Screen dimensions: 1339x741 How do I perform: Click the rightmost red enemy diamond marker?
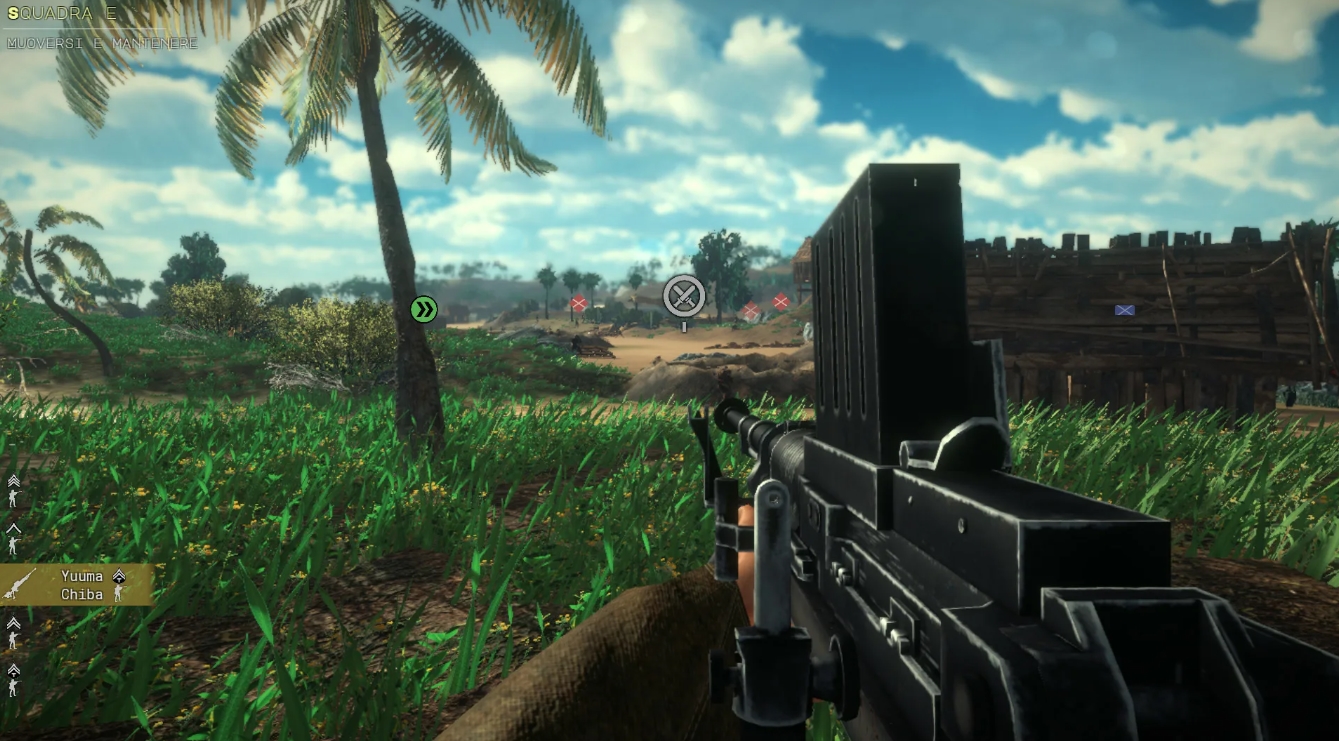[x=781, y=301]
